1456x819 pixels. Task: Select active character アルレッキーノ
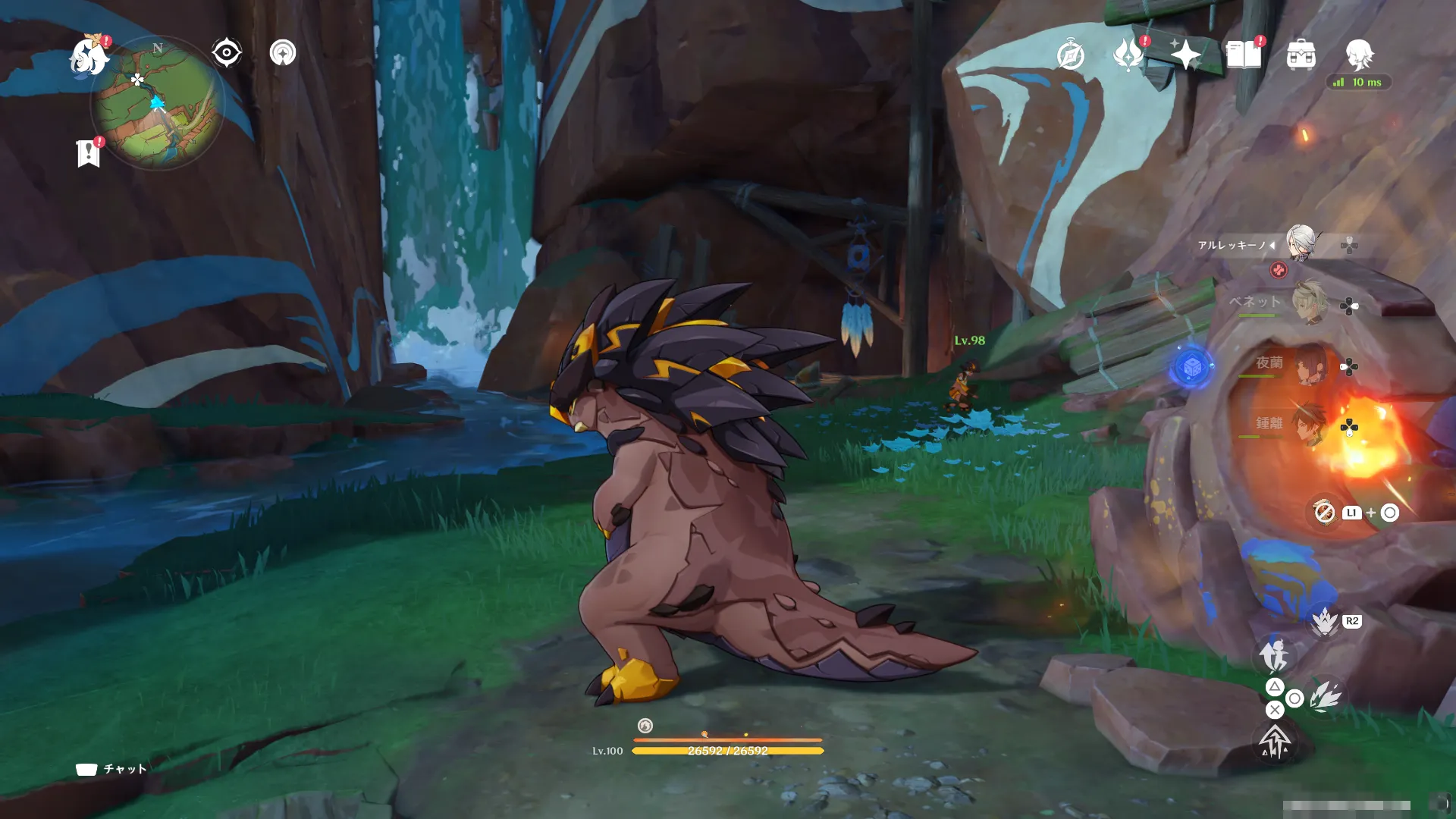(x=1300, y=243)
